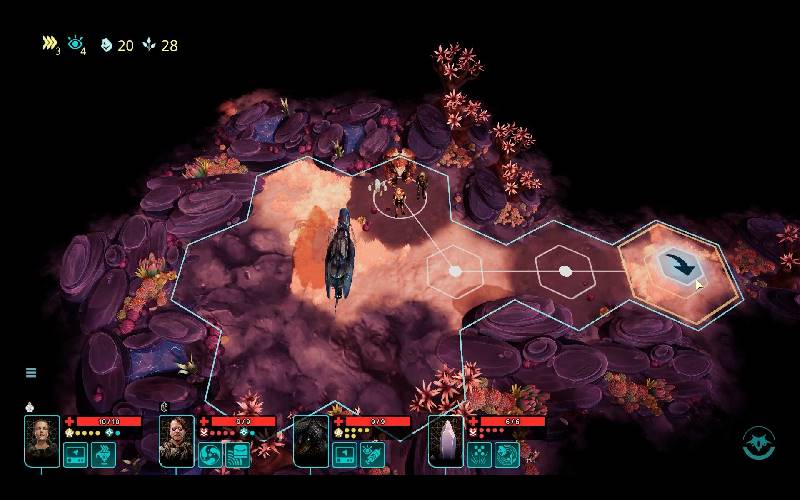Use the crystal's dotted cluster ability

tap(479, 455)
